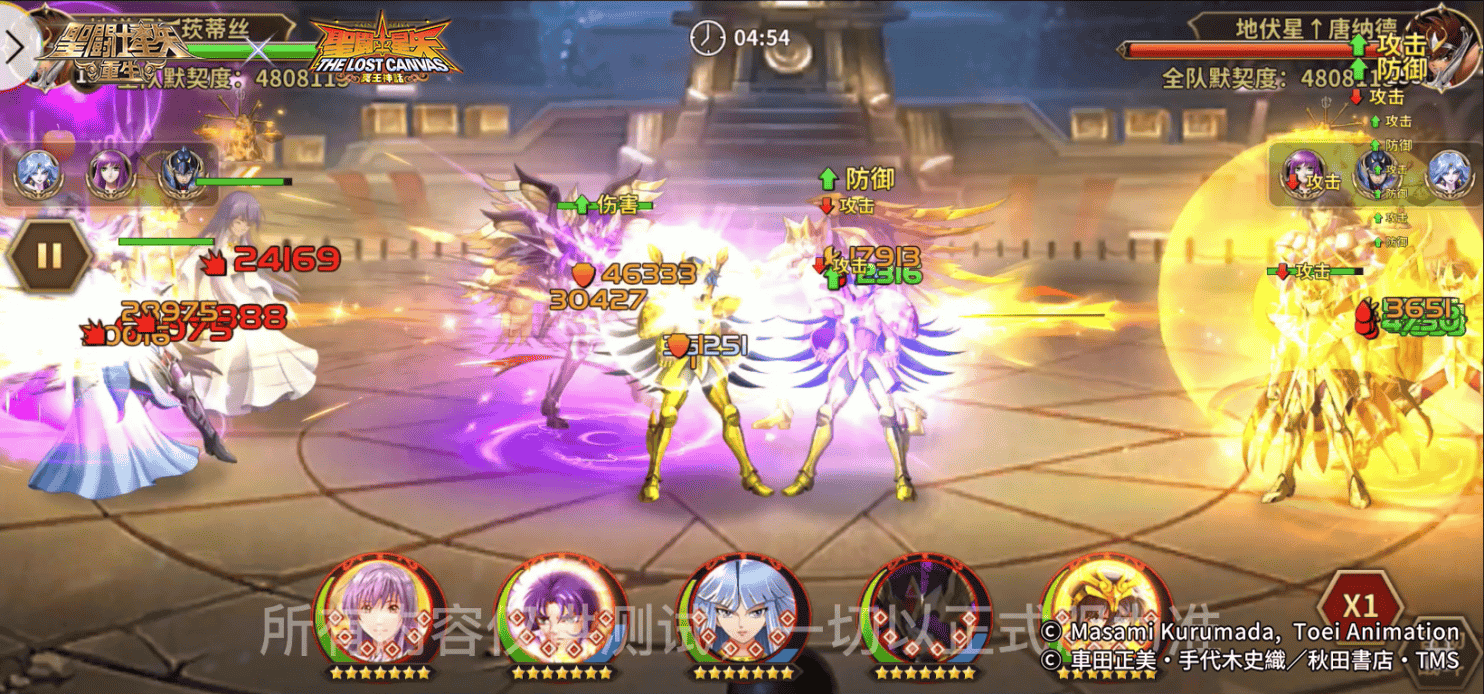Expand the white arrow overlay tab
The height and width of the screenshot is (694, 1484).
pos(17,44)
